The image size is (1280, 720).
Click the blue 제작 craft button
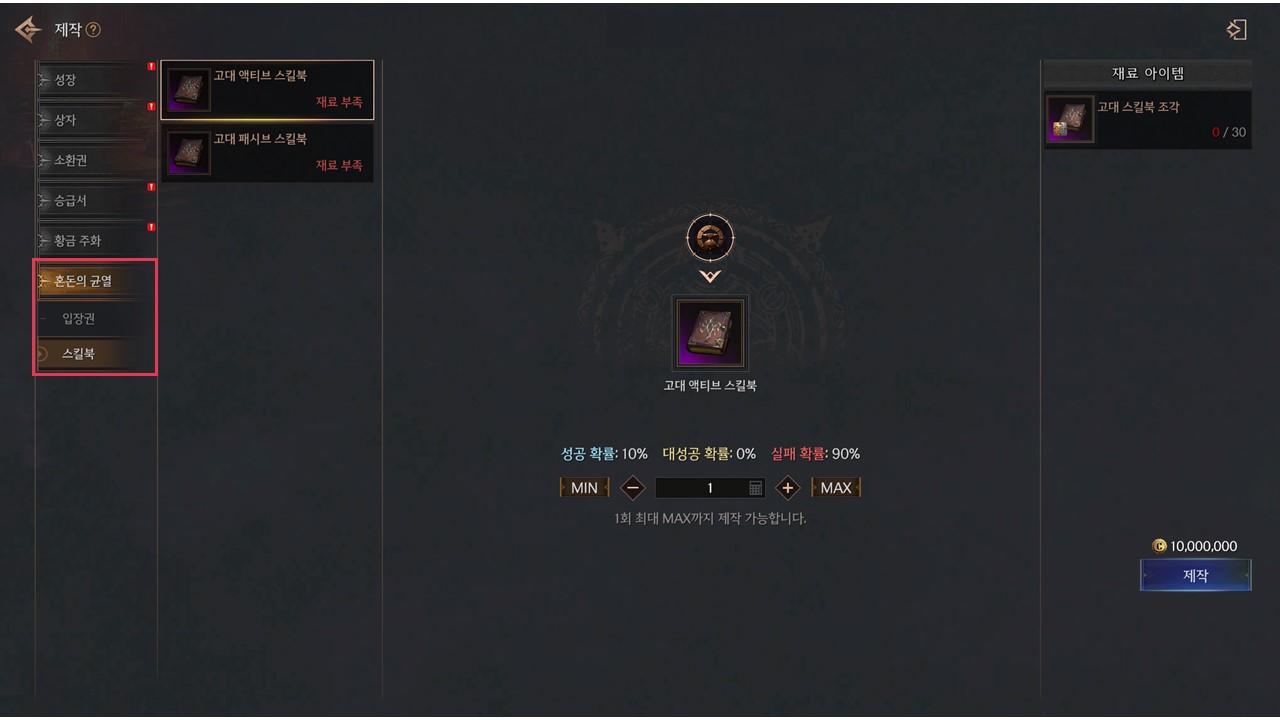[1195, 576]
